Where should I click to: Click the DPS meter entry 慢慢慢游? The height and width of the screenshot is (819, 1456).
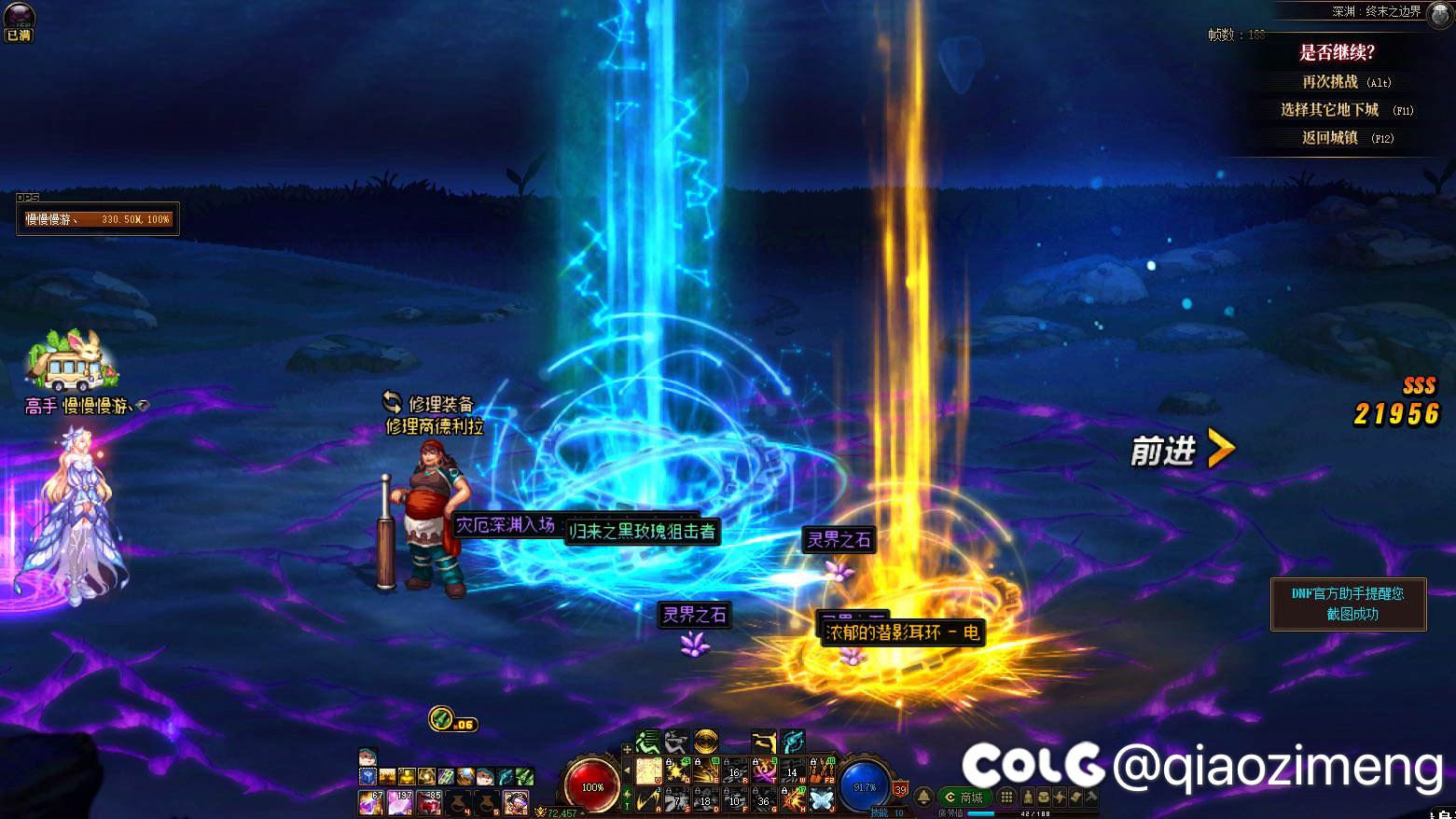(x=97, y=219)
